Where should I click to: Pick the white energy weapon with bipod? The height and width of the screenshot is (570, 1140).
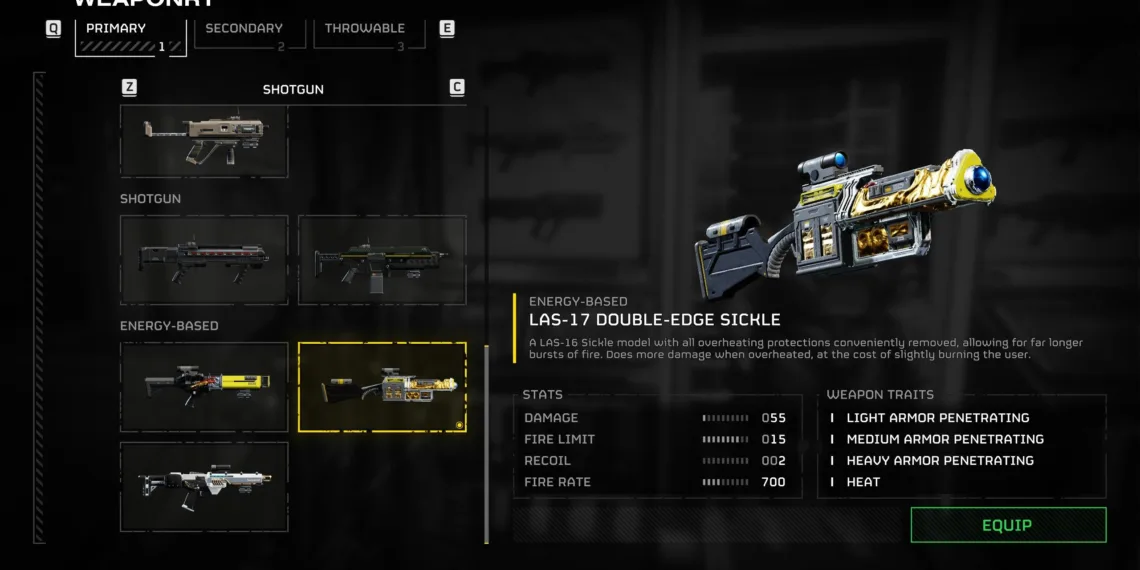point(204,486)
